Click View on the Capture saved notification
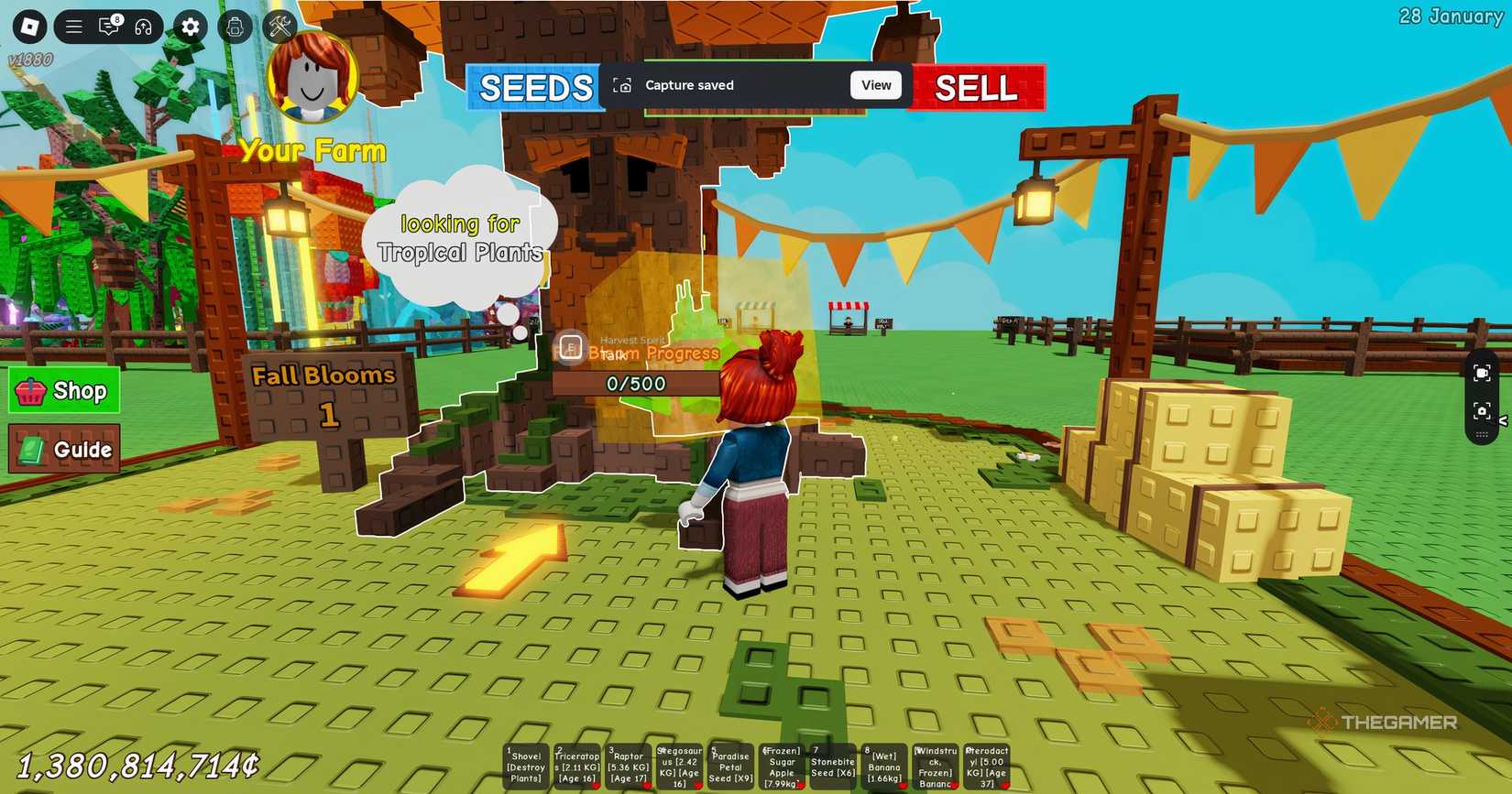The width and height of the screenshot is (1512, 794). click(x=875, y=84)
